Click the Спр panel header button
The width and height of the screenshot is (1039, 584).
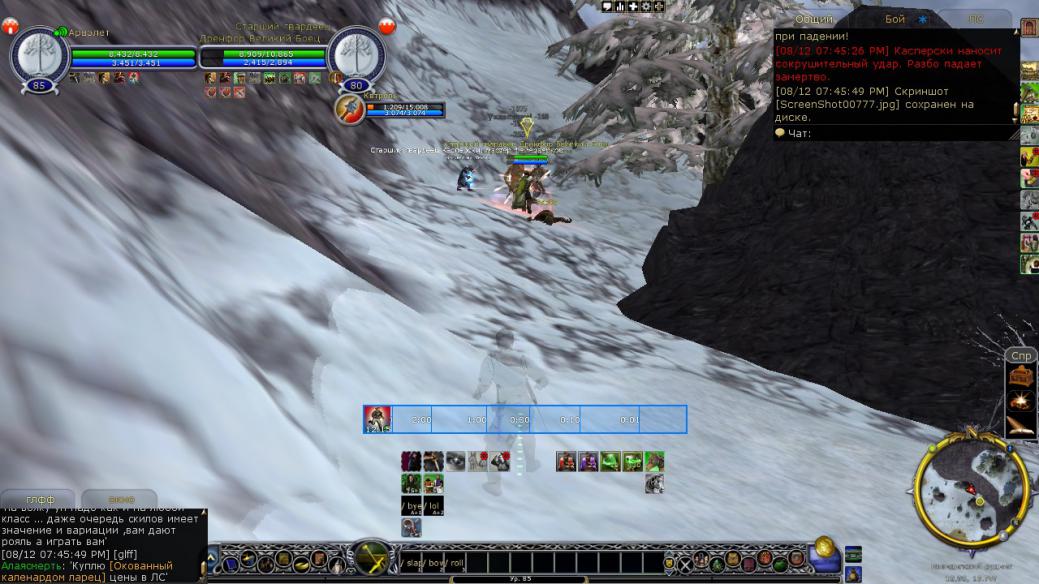[1021, 356]
